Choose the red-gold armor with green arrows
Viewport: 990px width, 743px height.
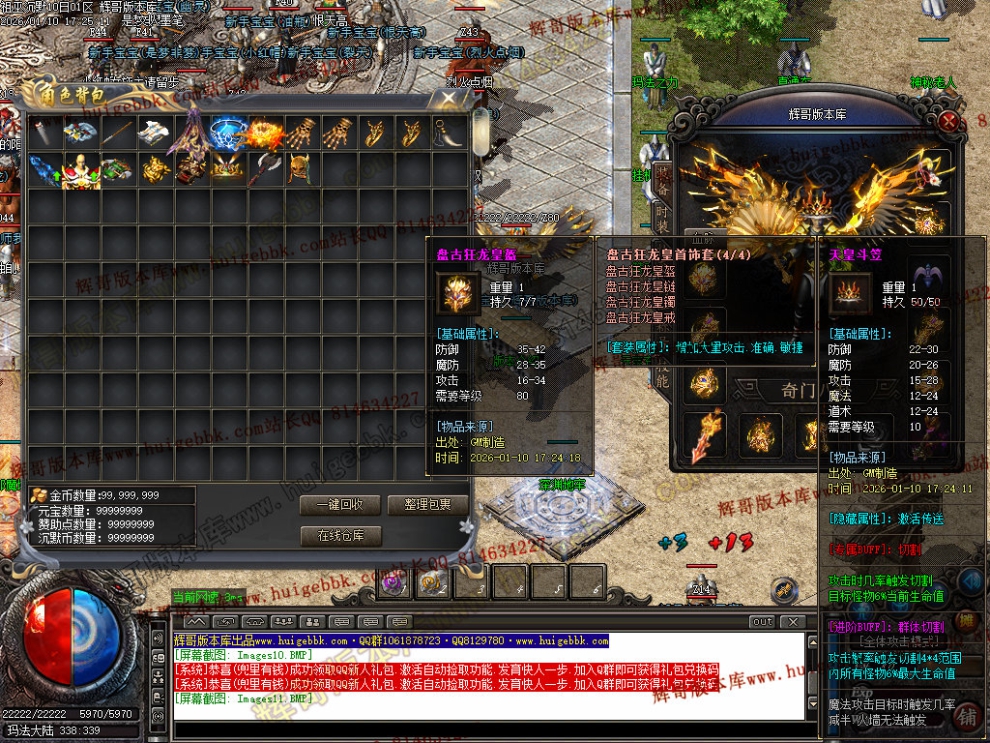pos(82,168)
